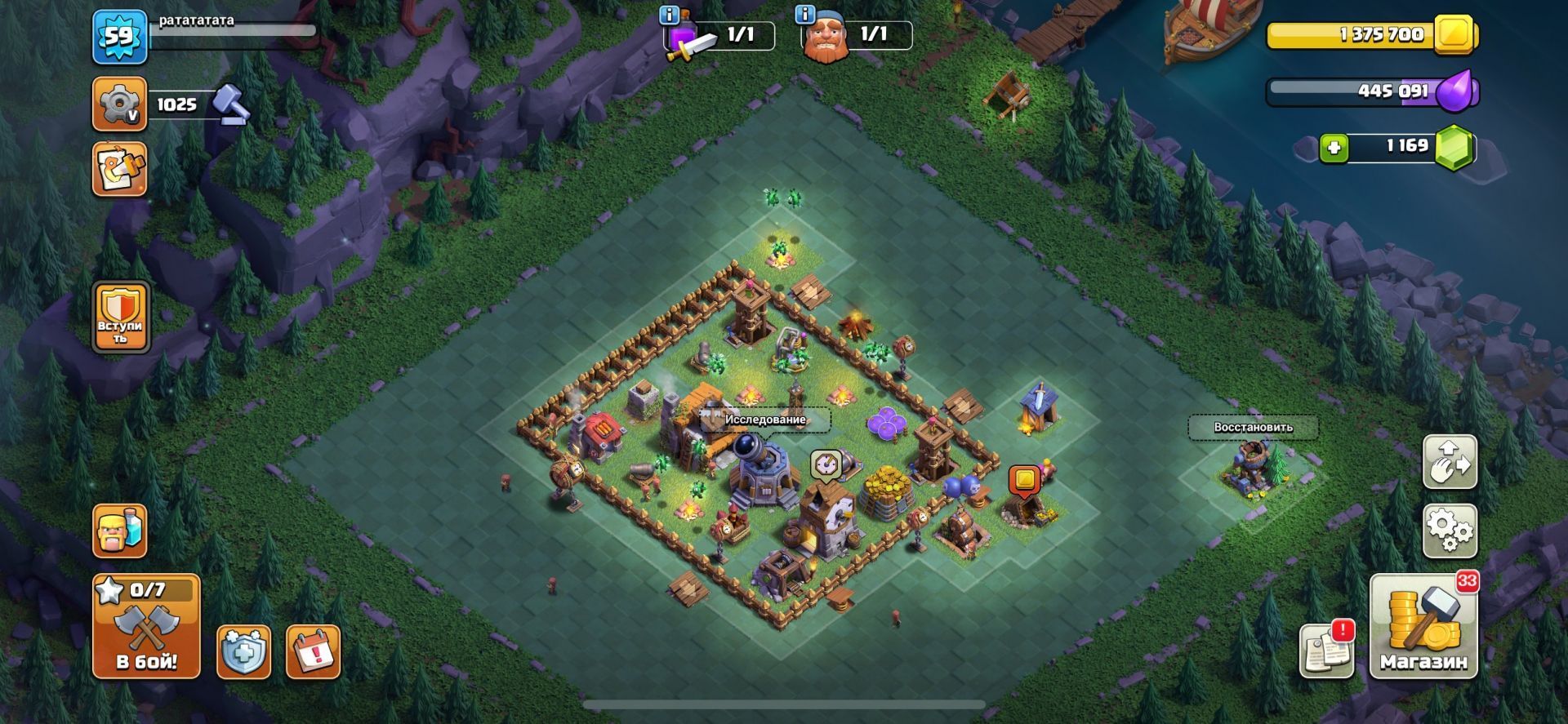The image size is (1568, 724).
Task: Tap the Вступить clan shield button
Action: tap(121, 317)
